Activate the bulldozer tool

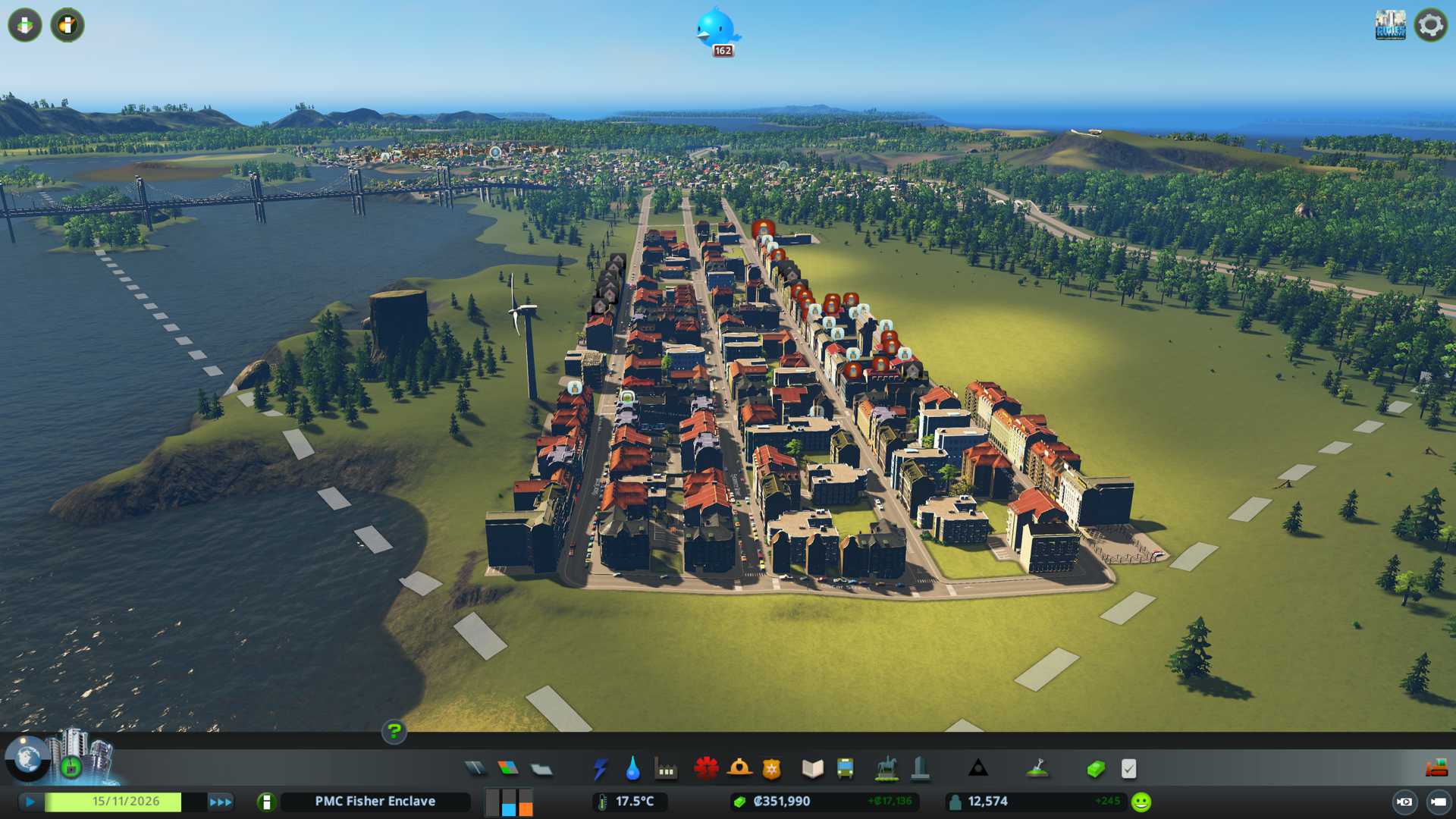pyautogui.click(x=1436, y=769)
